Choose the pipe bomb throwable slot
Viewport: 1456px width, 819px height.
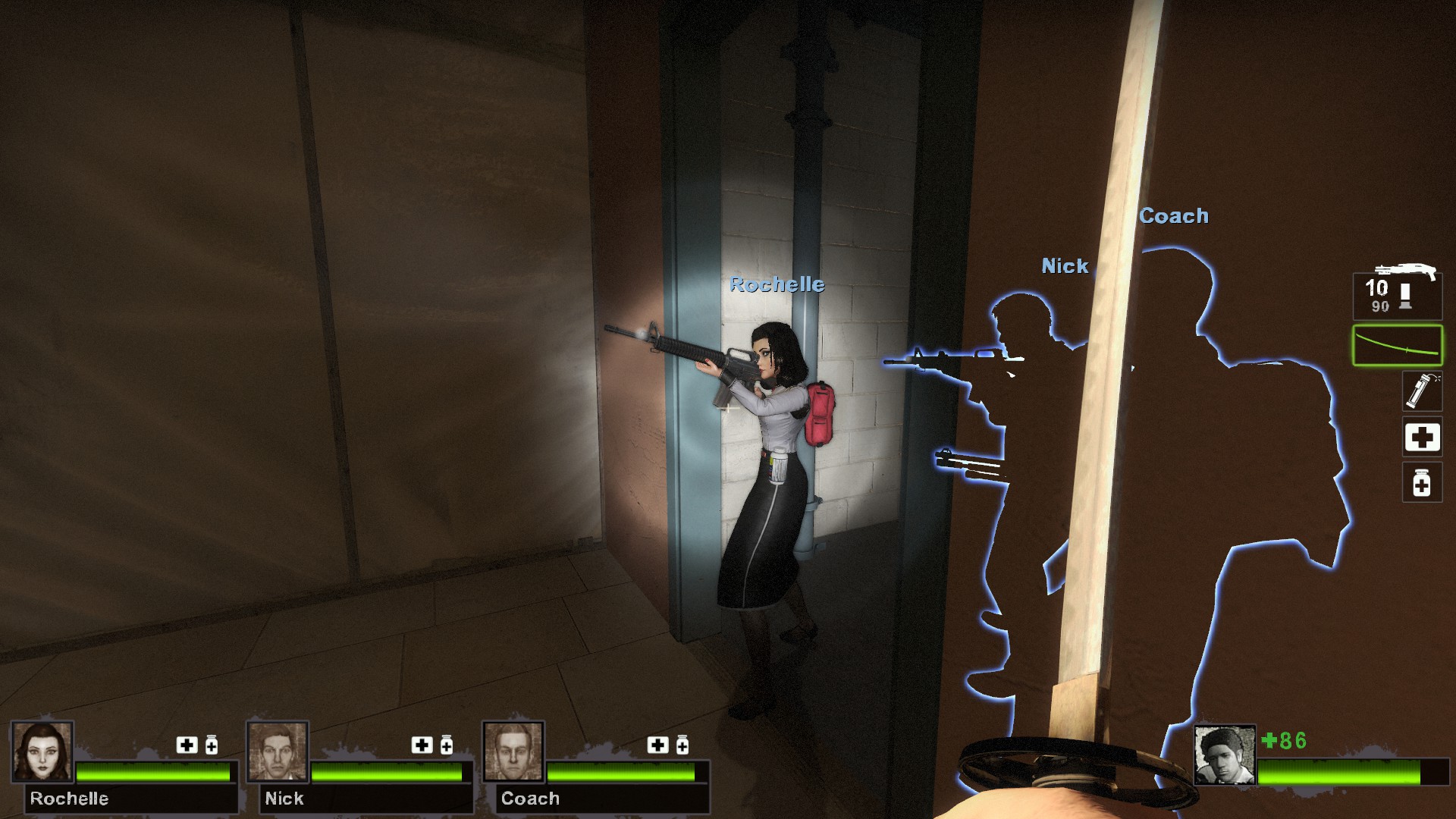[x=1420, y=391]
